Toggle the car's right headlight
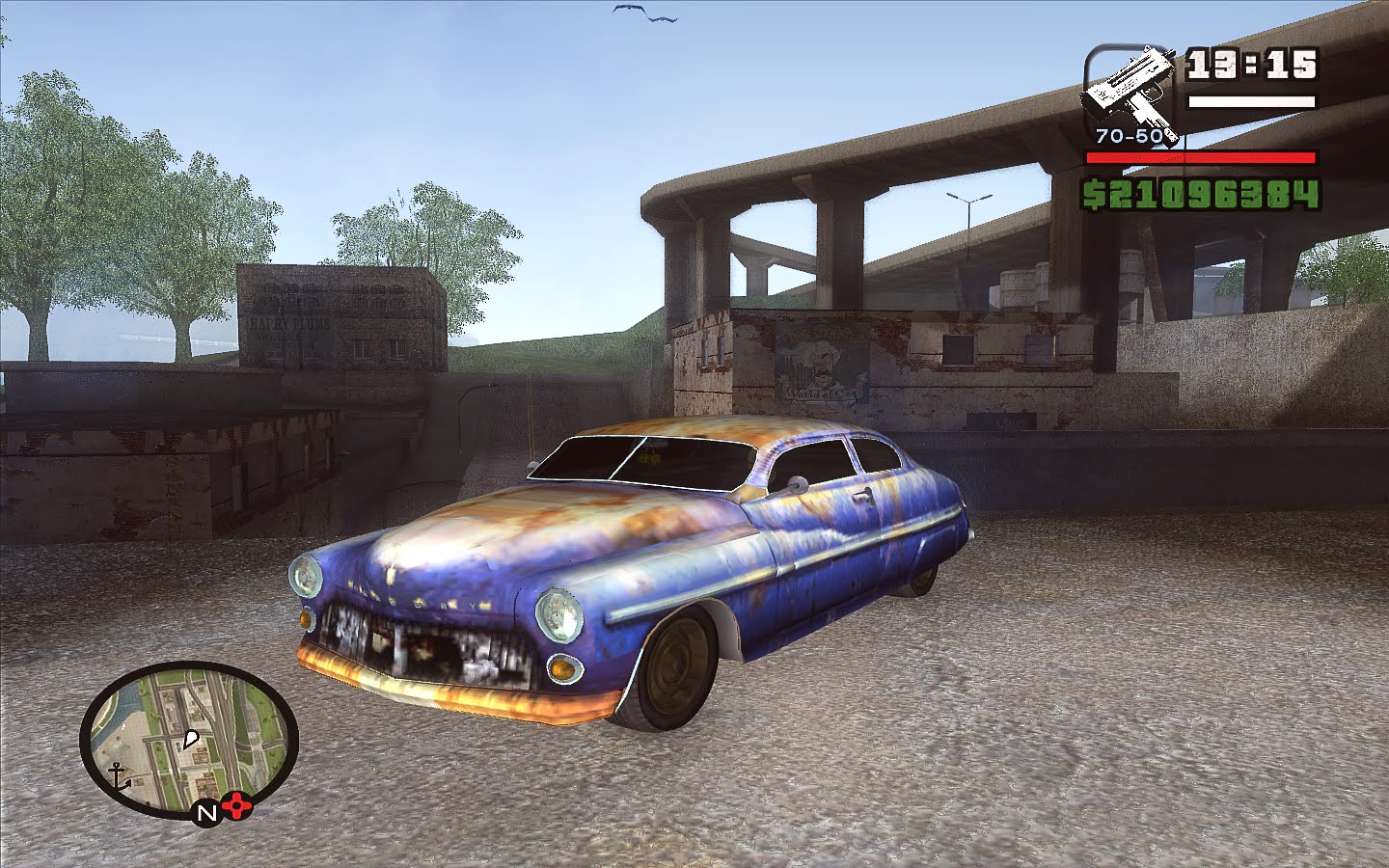1389x868 pixels. pos(559,614)
